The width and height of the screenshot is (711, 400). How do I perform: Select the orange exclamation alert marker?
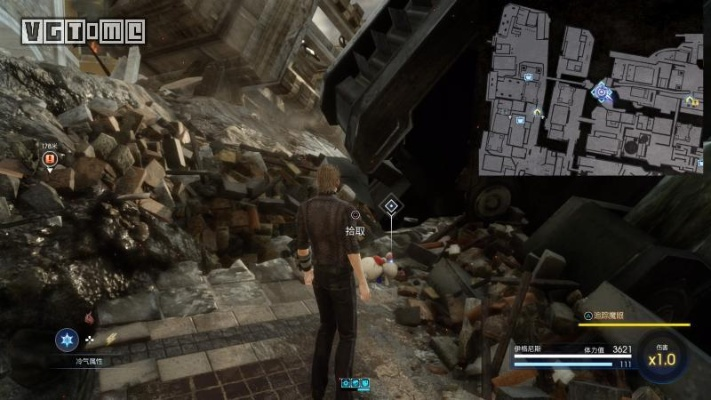click(x=50, y=159)
